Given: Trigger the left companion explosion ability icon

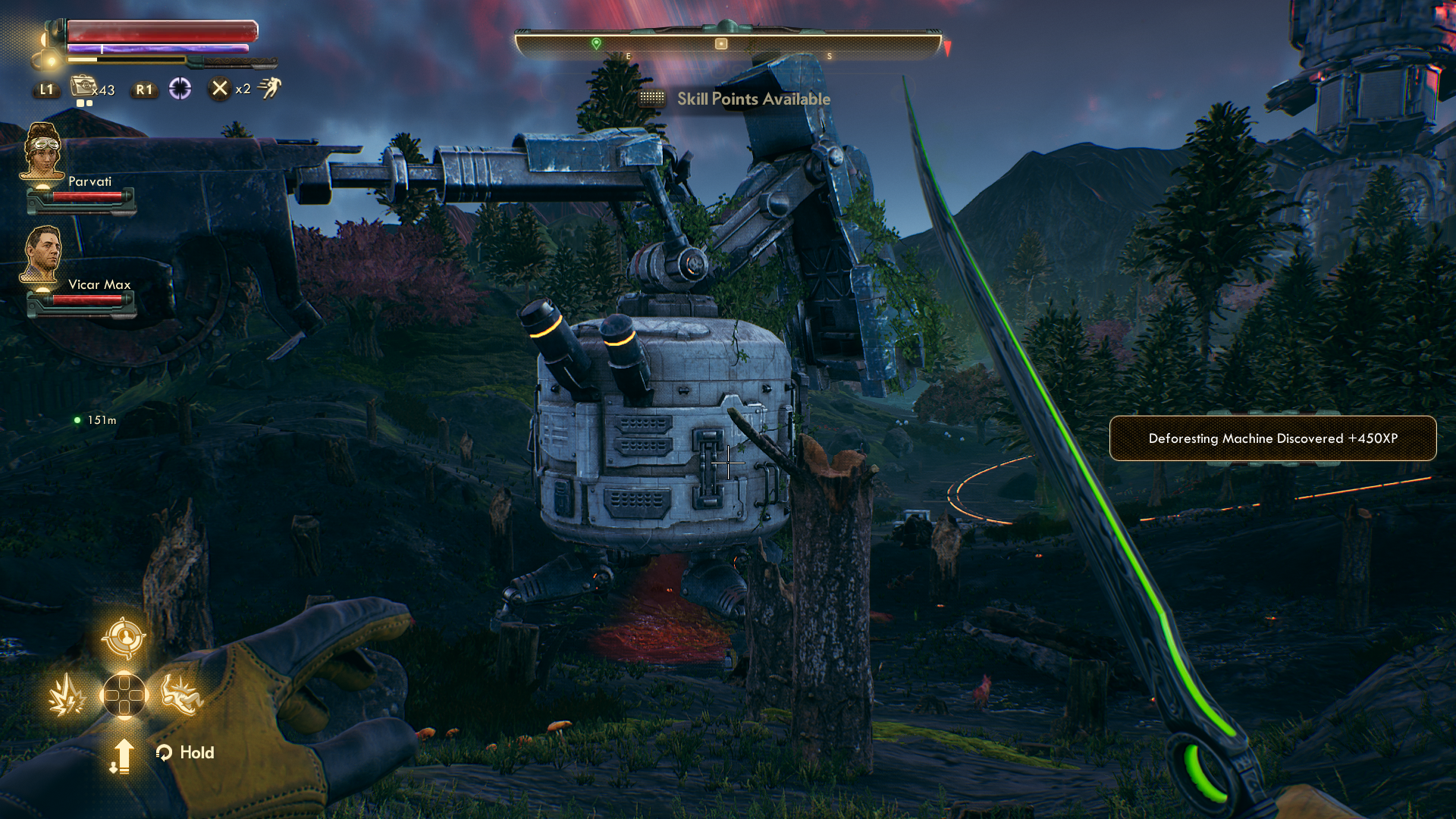Looking at the screenshot, I should pos(67,695).
